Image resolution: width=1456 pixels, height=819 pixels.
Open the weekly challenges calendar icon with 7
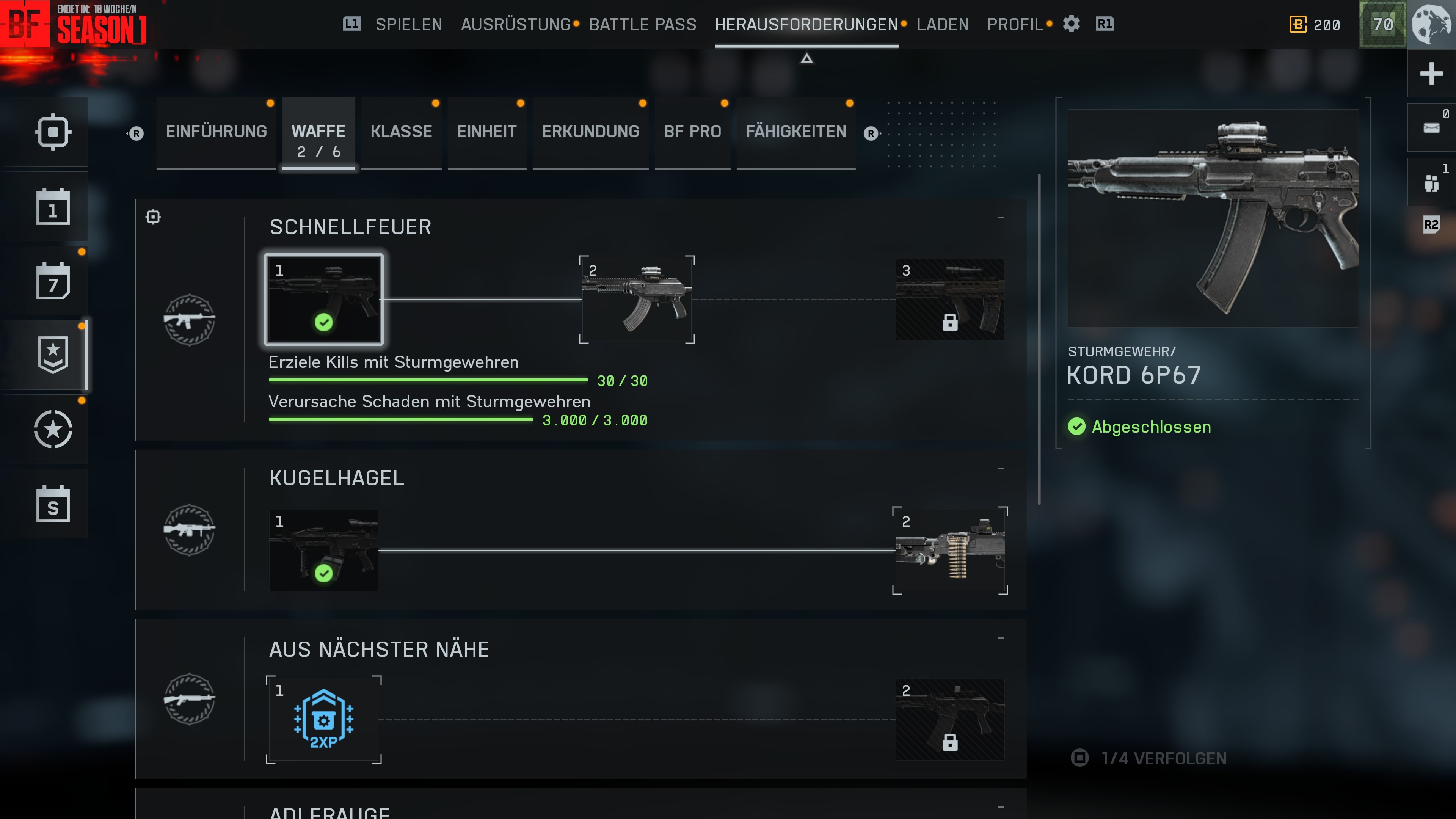tap(53, 281)
